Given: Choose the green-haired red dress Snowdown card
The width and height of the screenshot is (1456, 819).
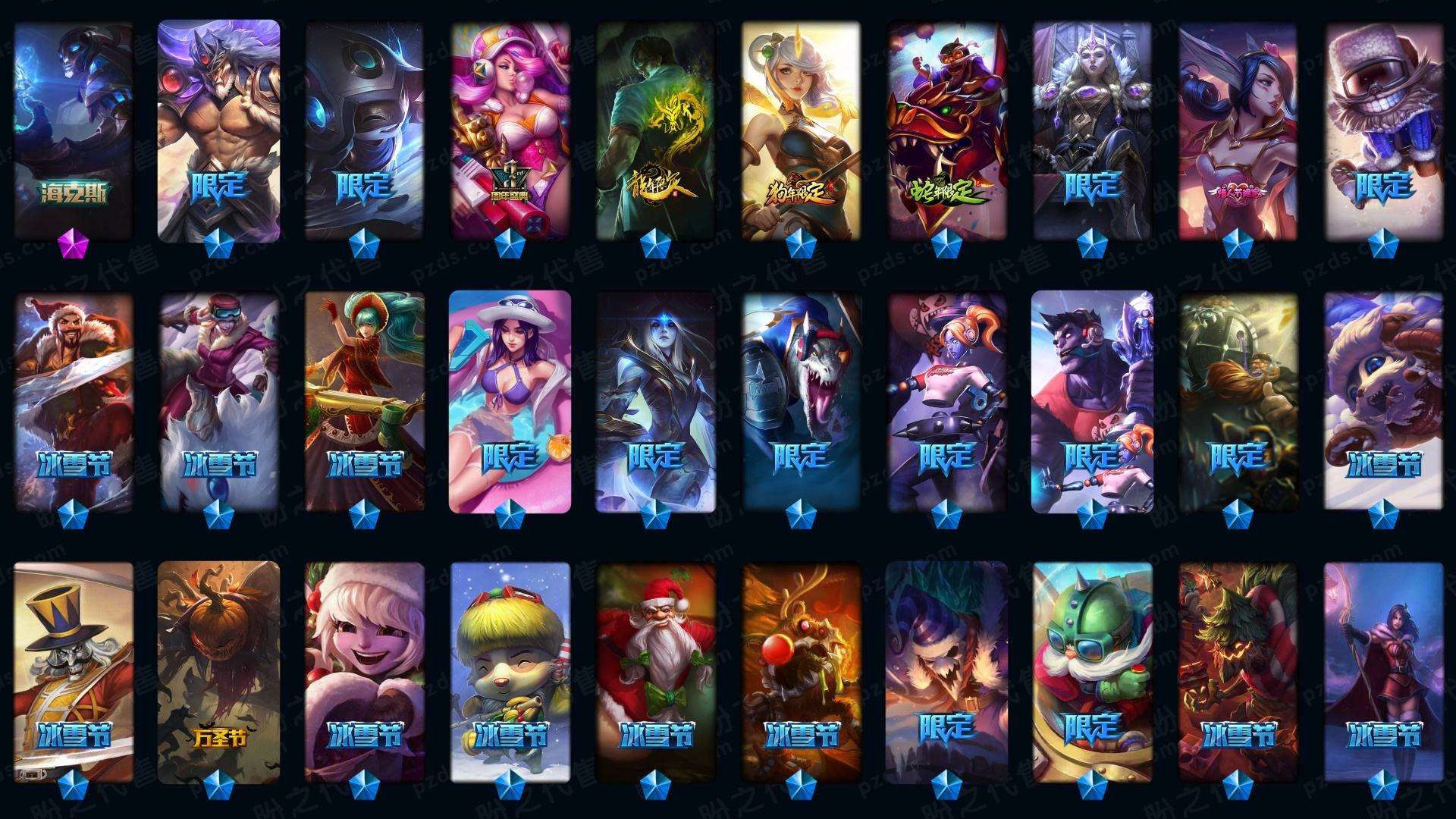Looking at the screenshot, I should tap(365, 402).
